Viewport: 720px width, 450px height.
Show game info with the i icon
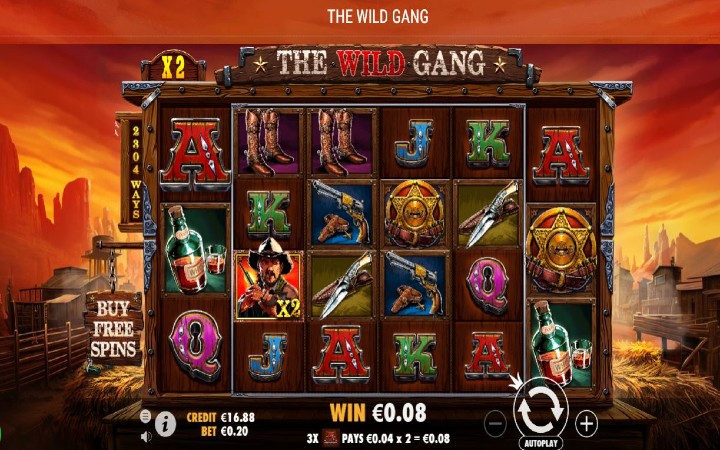pos(166,424)
